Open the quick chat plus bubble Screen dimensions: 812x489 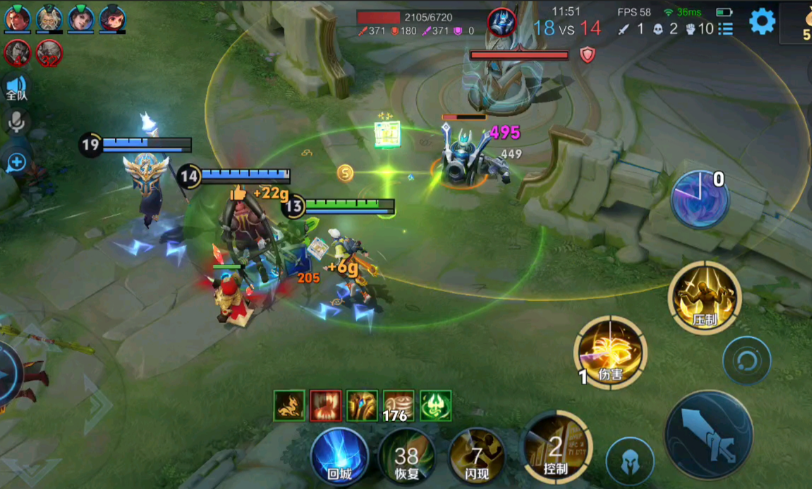[x=16, y=162]
